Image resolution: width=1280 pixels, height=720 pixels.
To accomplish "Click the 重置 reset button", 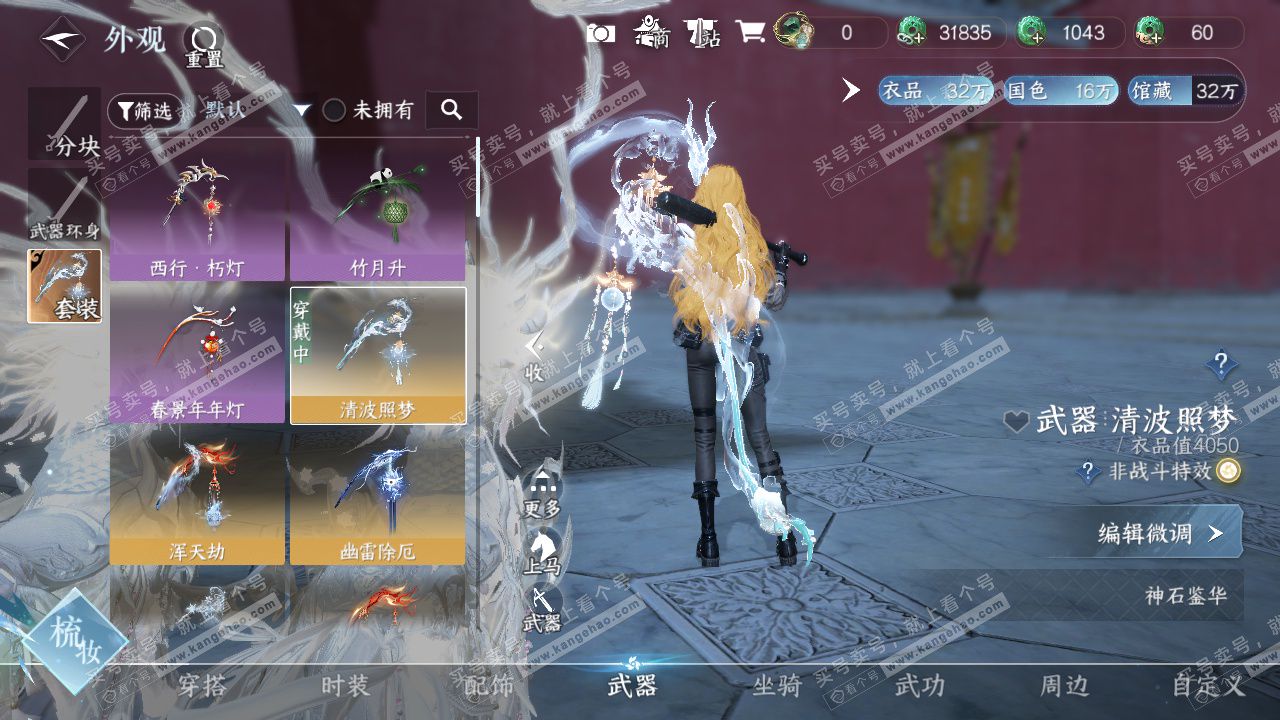I will [x=204, y=45].
